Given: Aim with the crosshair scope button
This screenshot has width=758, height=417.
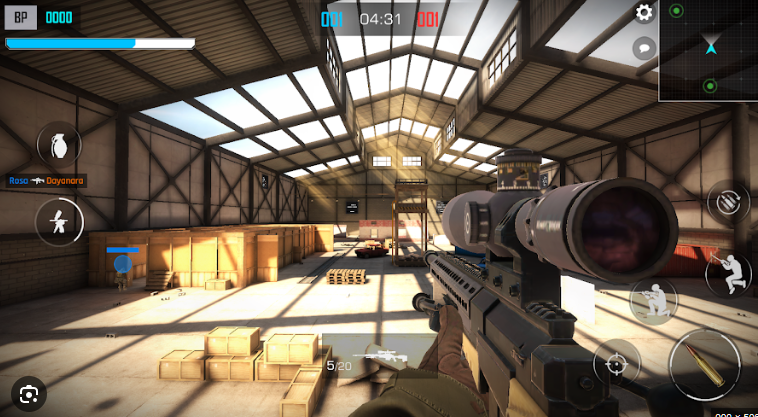Looking at the screenshot, I should point(617,363).
